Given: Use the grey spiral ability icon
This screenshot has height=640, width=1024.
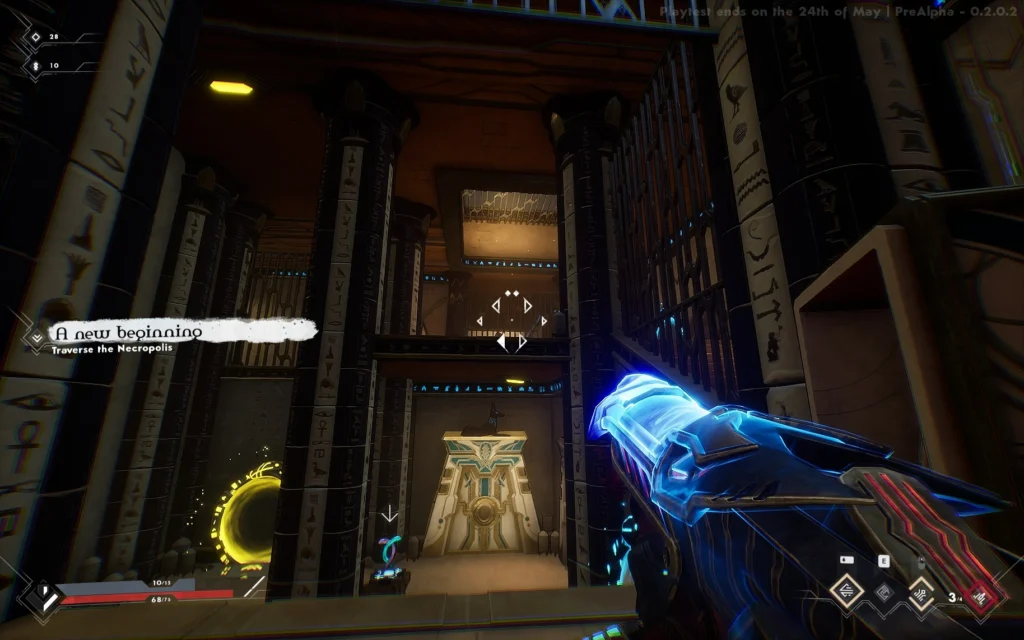Looking at the screenshot, I should click(x=883, y=593).
